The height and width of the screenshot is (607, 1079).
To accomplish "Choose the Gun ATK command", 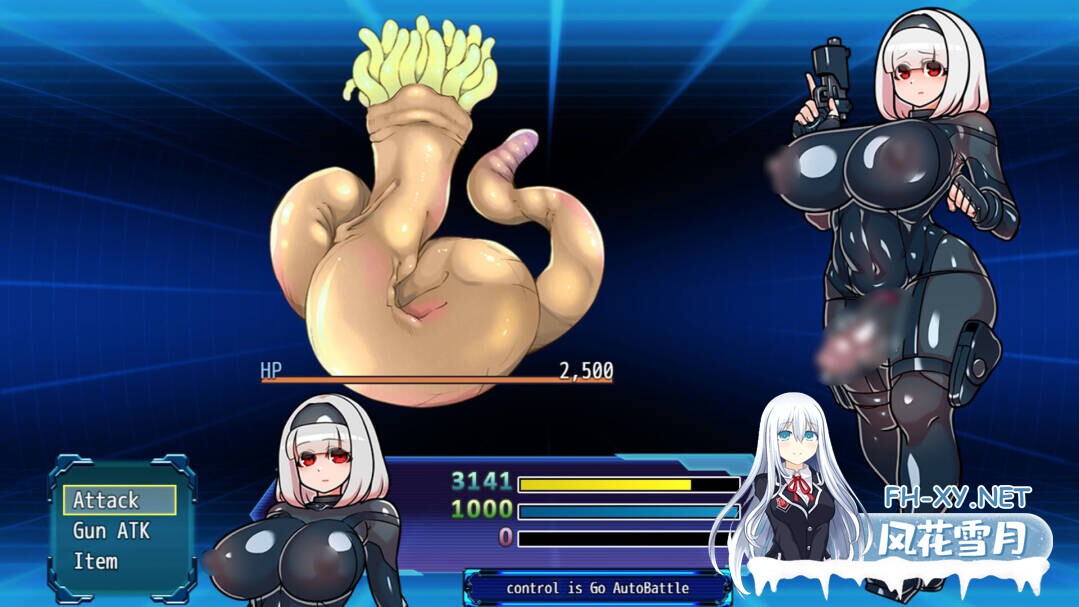I will [110, 530].
